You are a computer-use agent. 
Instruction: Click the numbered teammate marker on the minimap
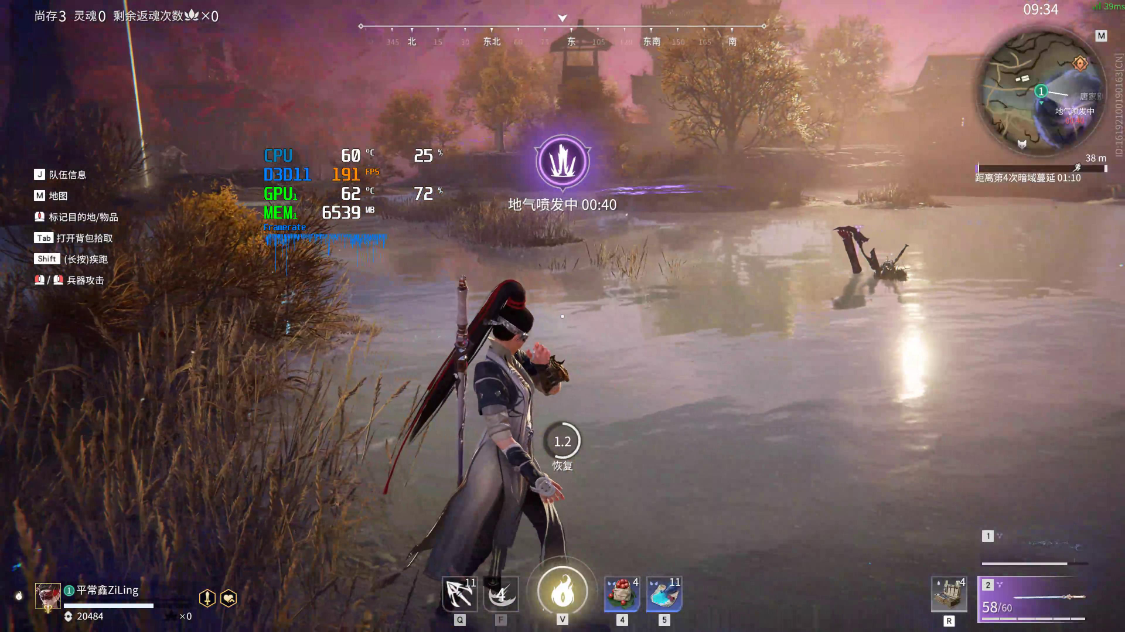(x=1041, y=91)
